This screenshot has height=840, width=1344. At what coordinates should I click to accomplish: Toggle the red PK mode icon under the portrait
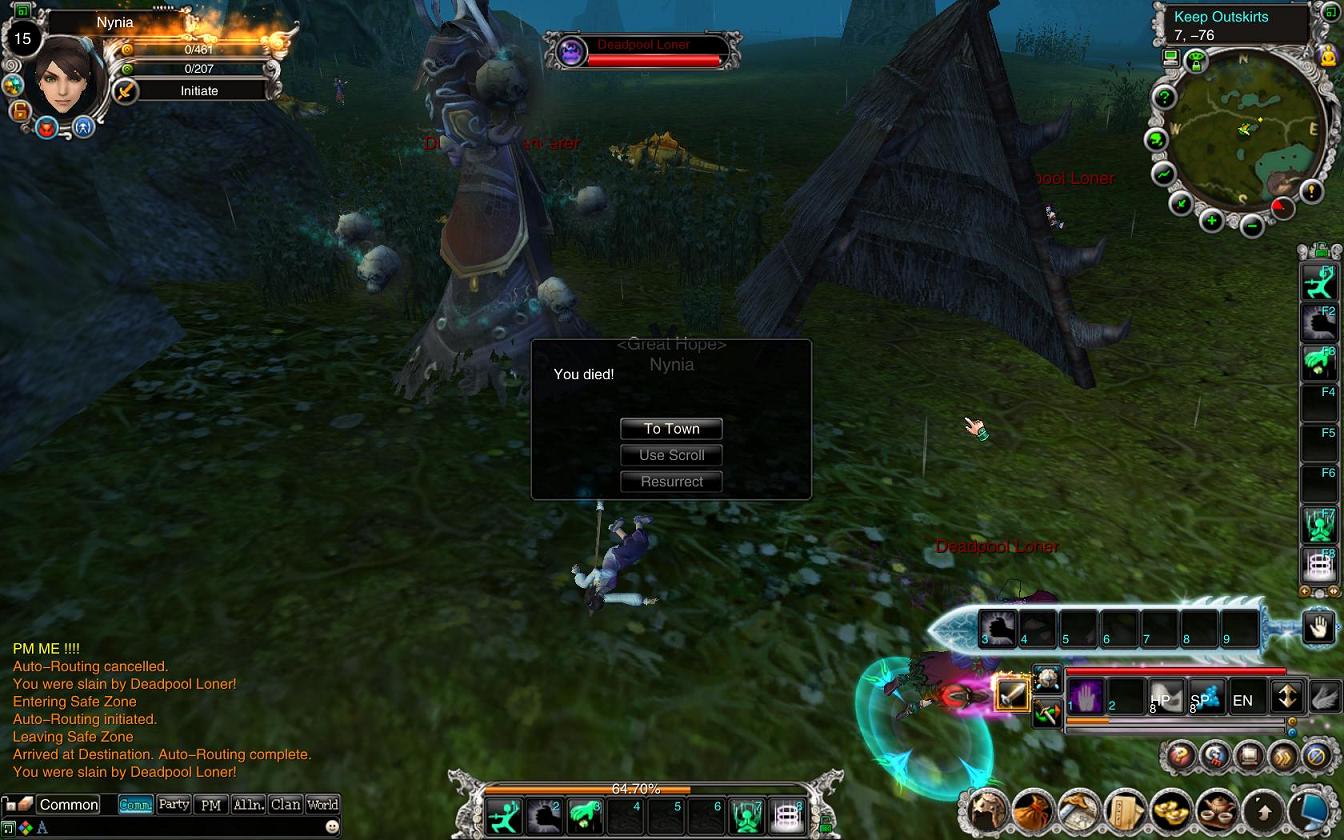[x=46, y=127]
